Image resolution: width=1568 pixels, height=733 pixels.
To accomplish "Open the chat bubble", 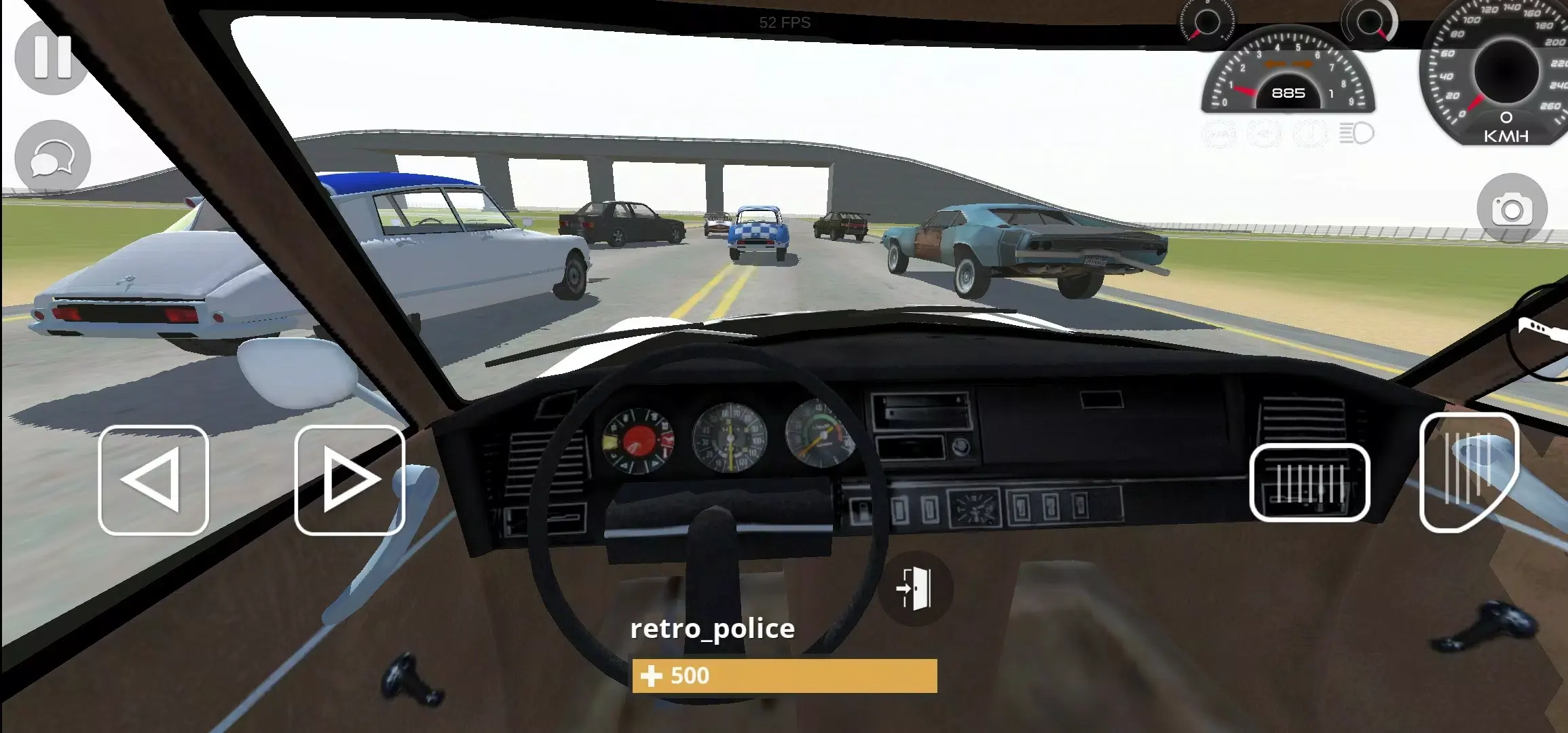I will (x=51, y=157).
